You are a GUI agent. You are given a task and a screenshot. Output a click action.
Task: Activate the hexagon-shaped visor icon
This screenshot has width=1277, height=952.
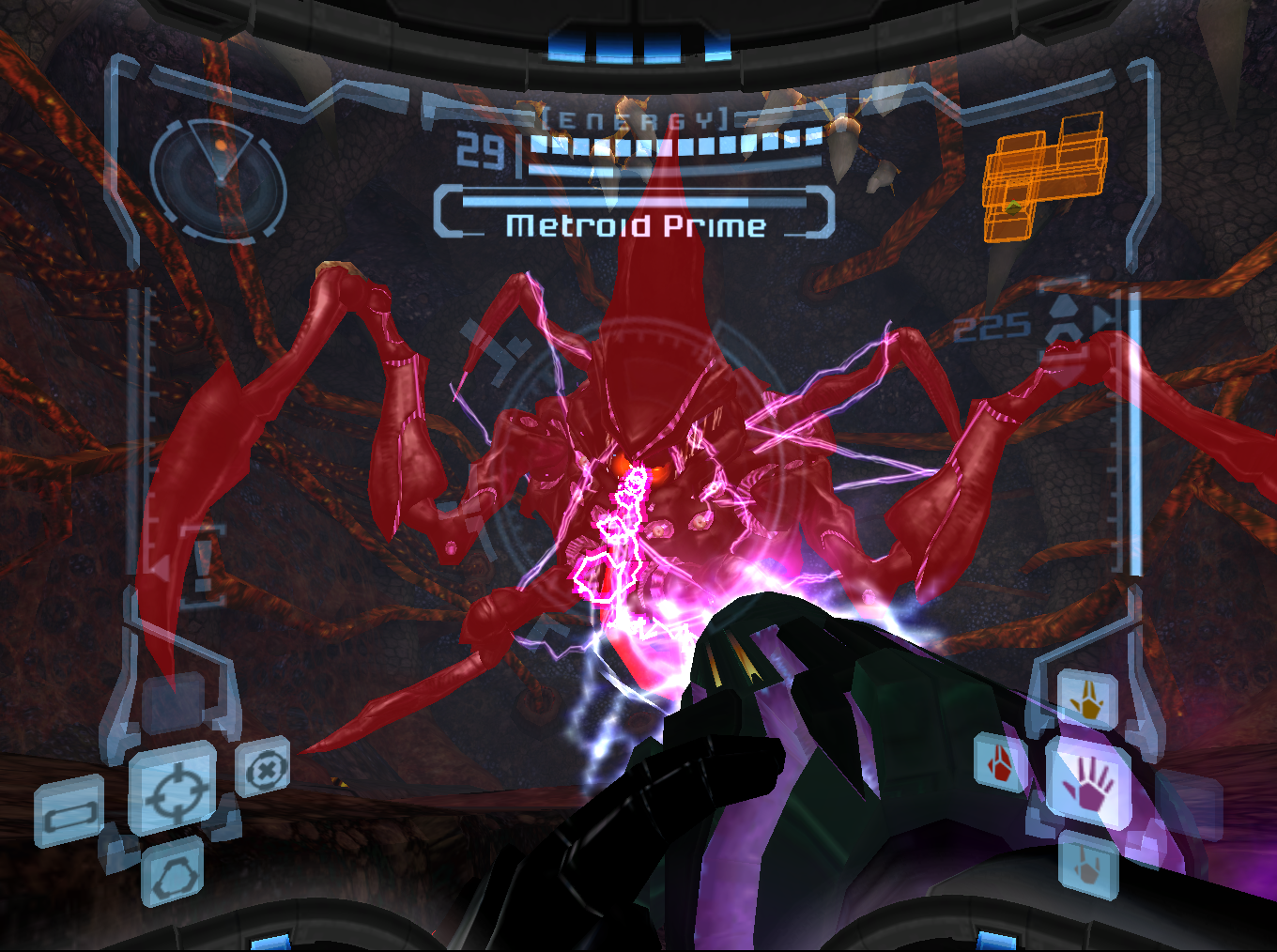[173, 875]
